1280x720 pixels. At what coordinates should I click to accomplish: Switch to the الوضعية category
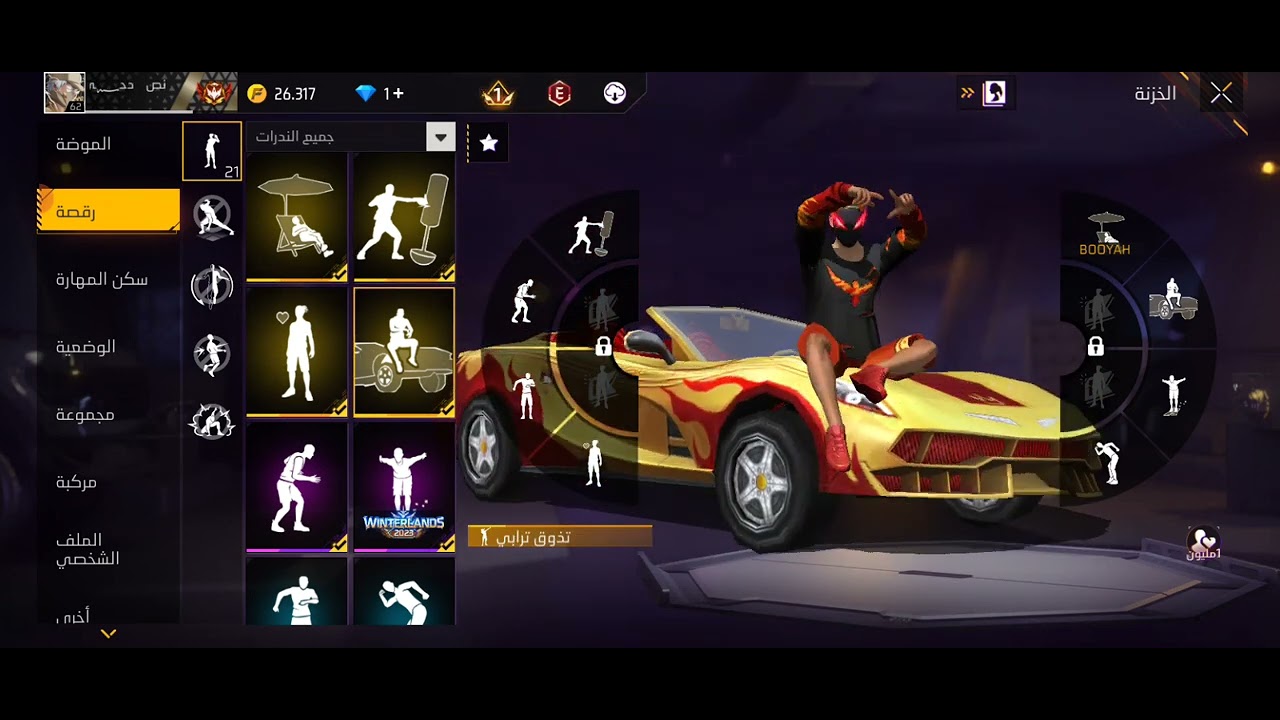tap(86, 347)
